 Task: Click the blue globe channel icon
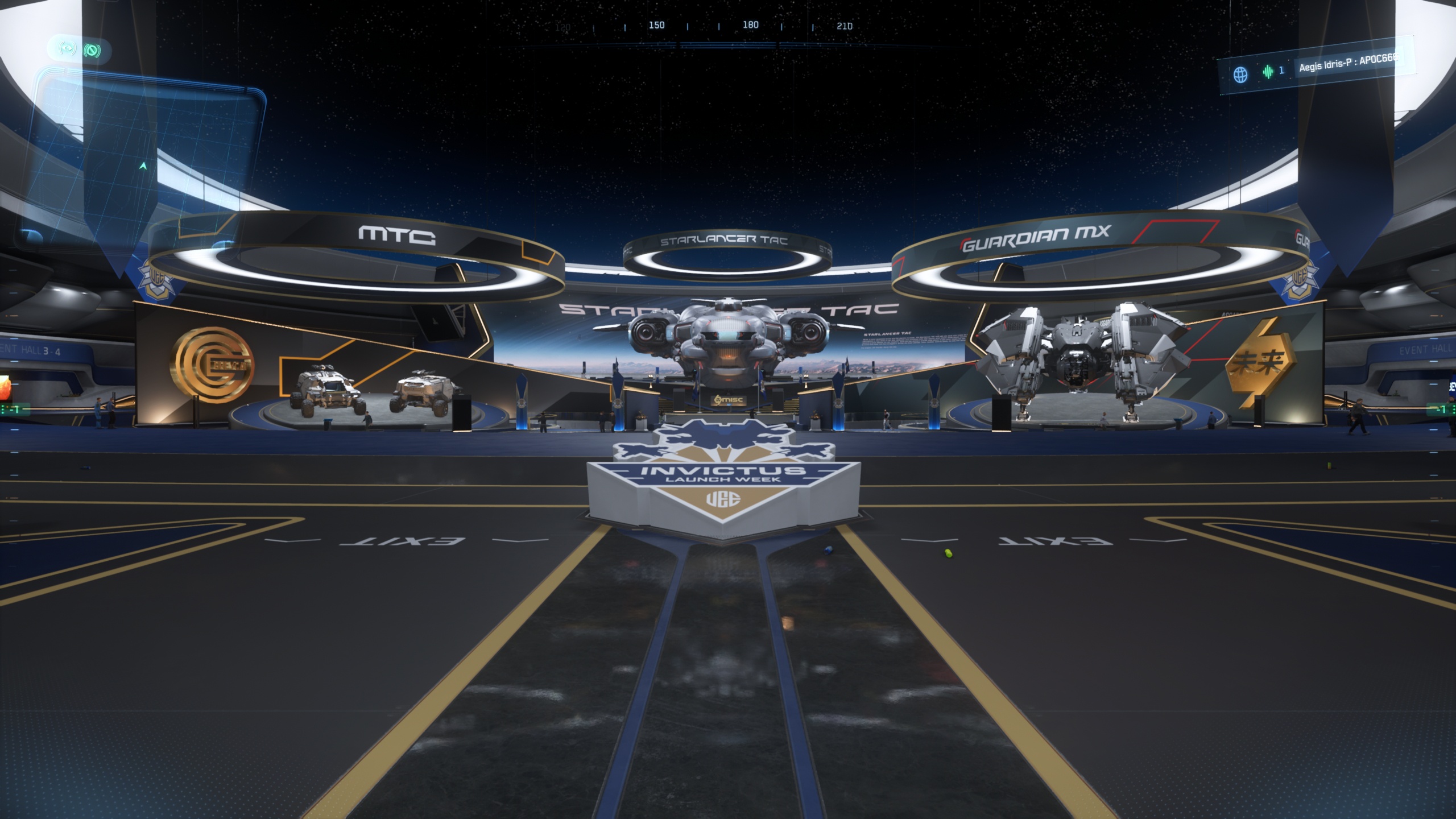click(1240, 75)
